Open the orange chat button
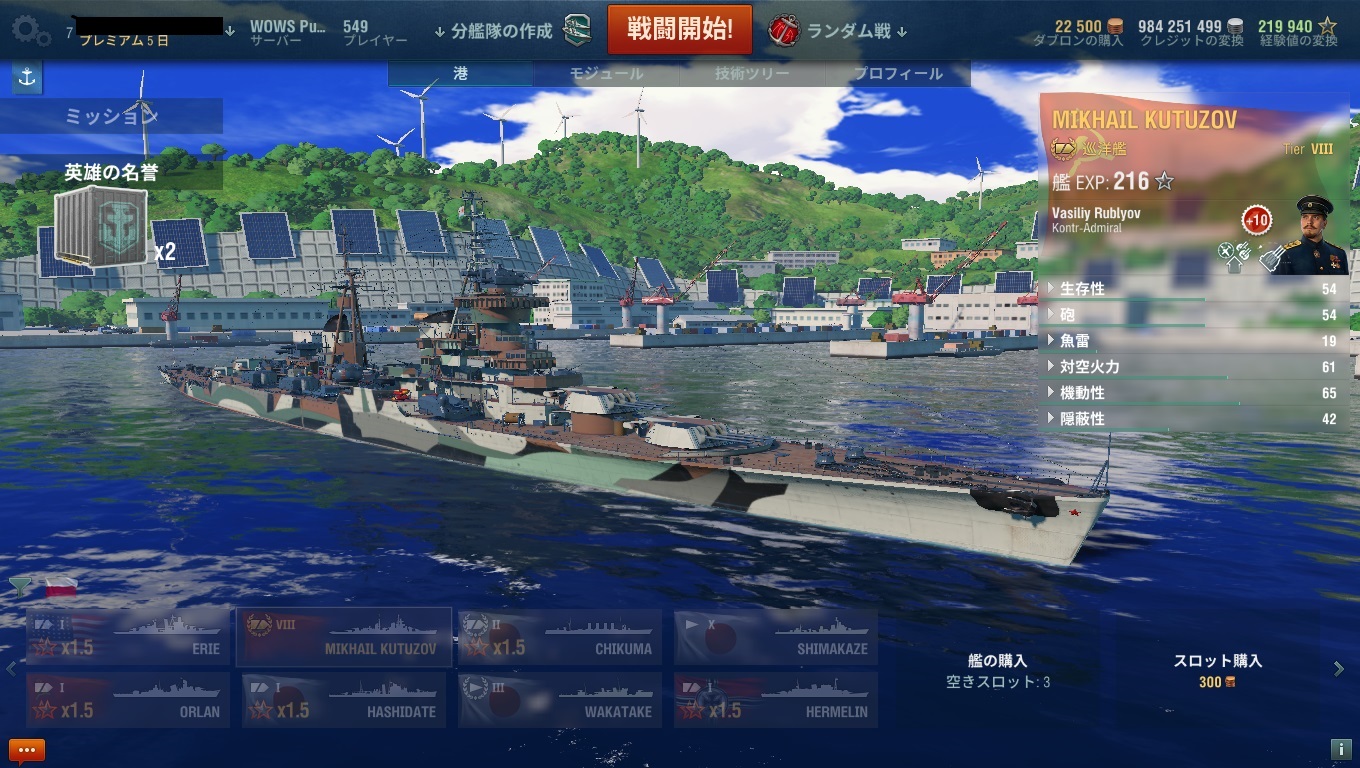 (27, 750)
